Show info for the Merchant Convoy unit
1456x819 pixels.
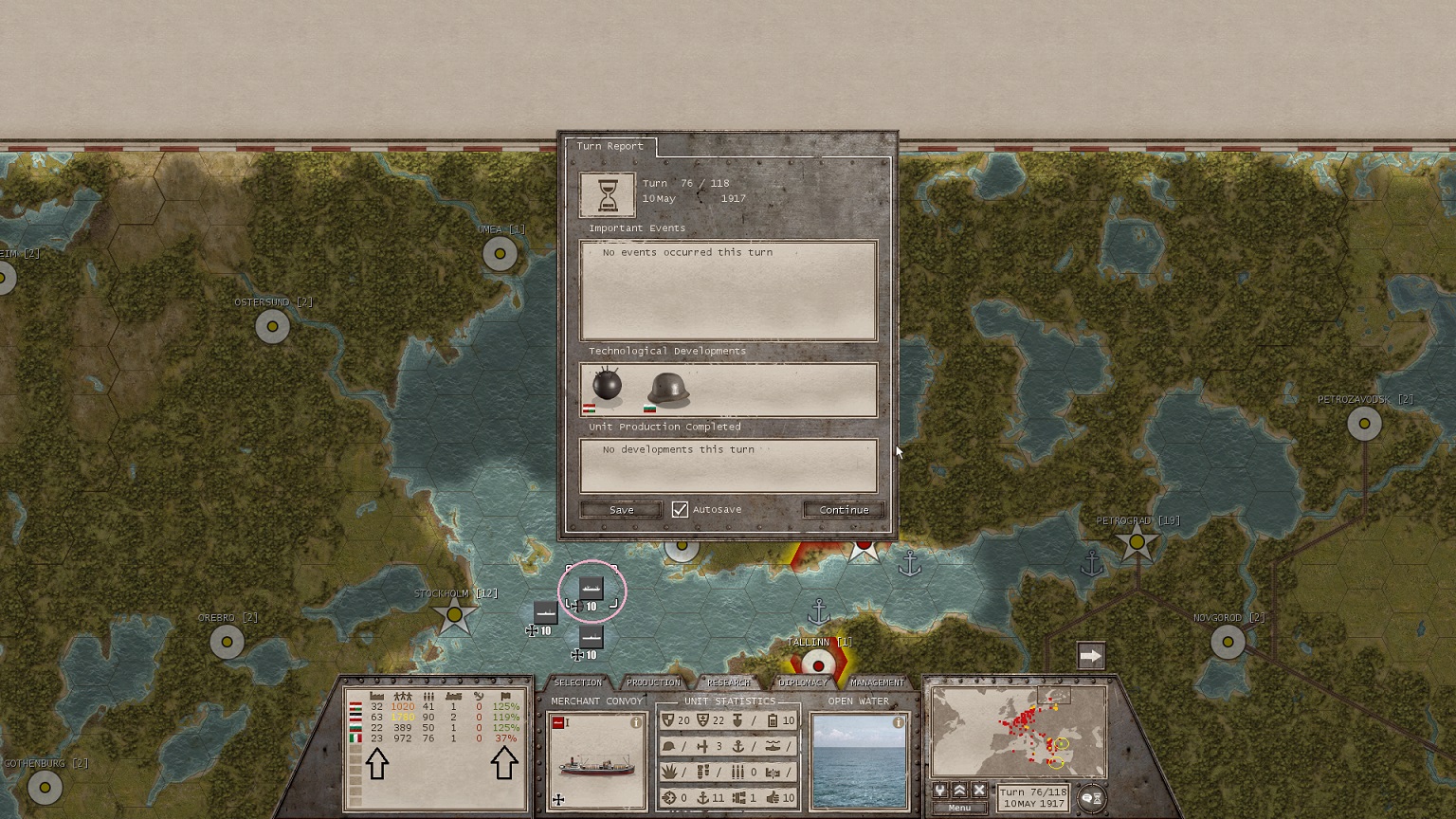click(636, 722)
